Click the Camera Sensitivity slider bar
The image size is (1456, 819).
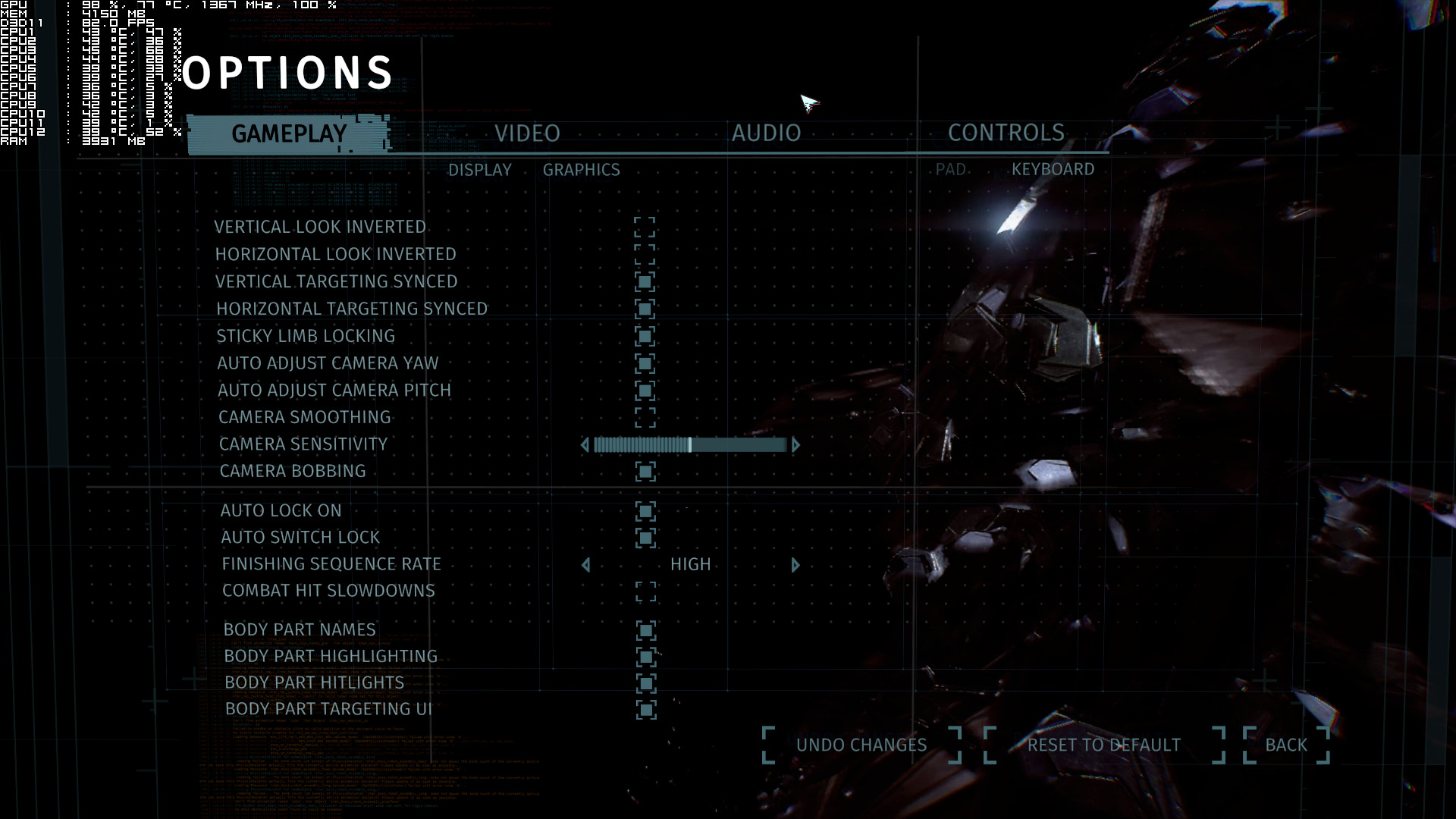pyautogui.click(x=690, y=445)
